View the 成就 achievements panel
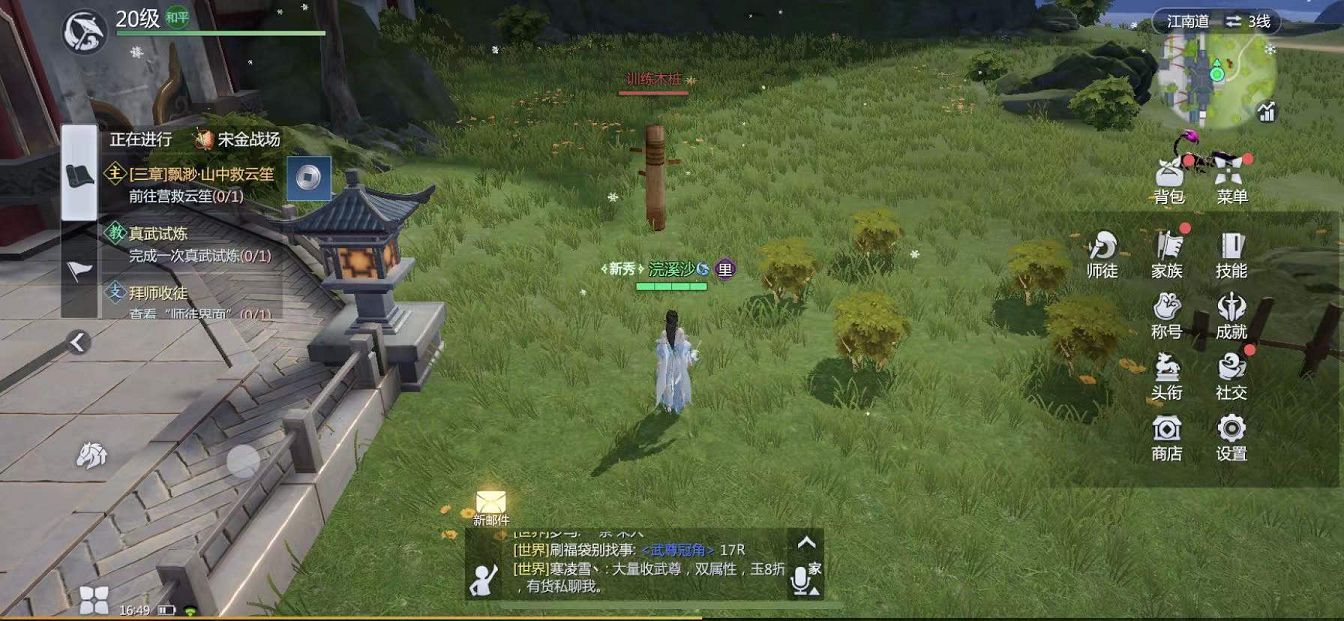This screenshot has height=621, width=1344. coord(1231,314)
